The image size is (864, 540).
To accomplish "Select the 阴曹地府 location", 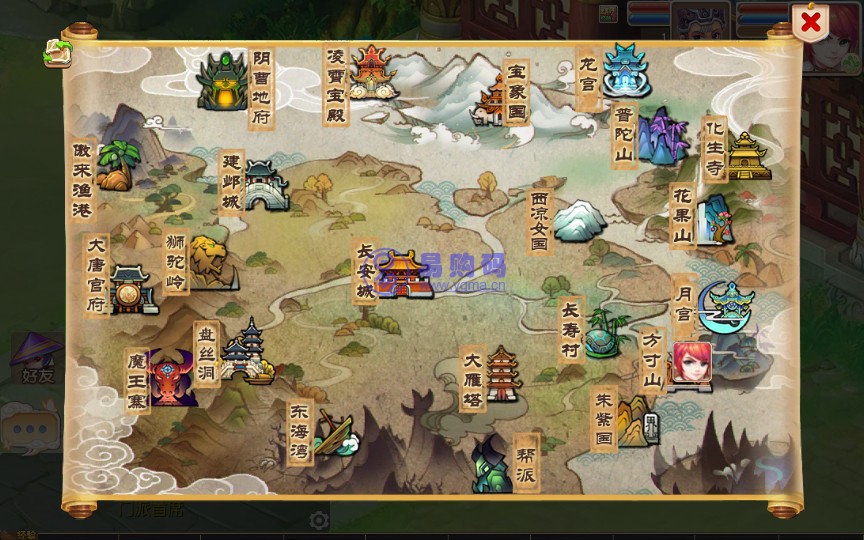I will coord(222,81).
